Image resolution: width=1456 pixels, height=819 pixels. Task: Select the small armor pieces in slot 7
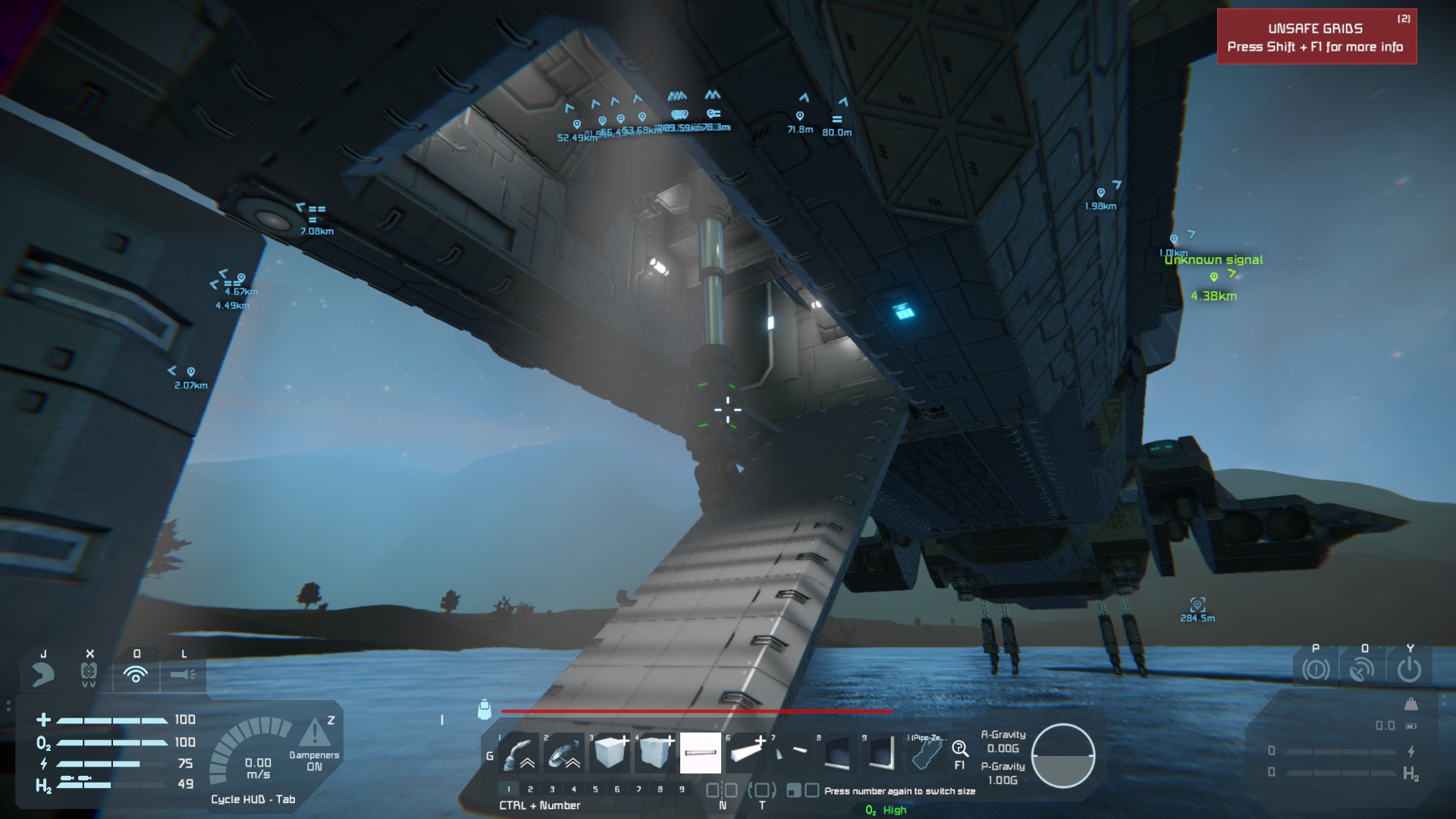click(792, 753)
